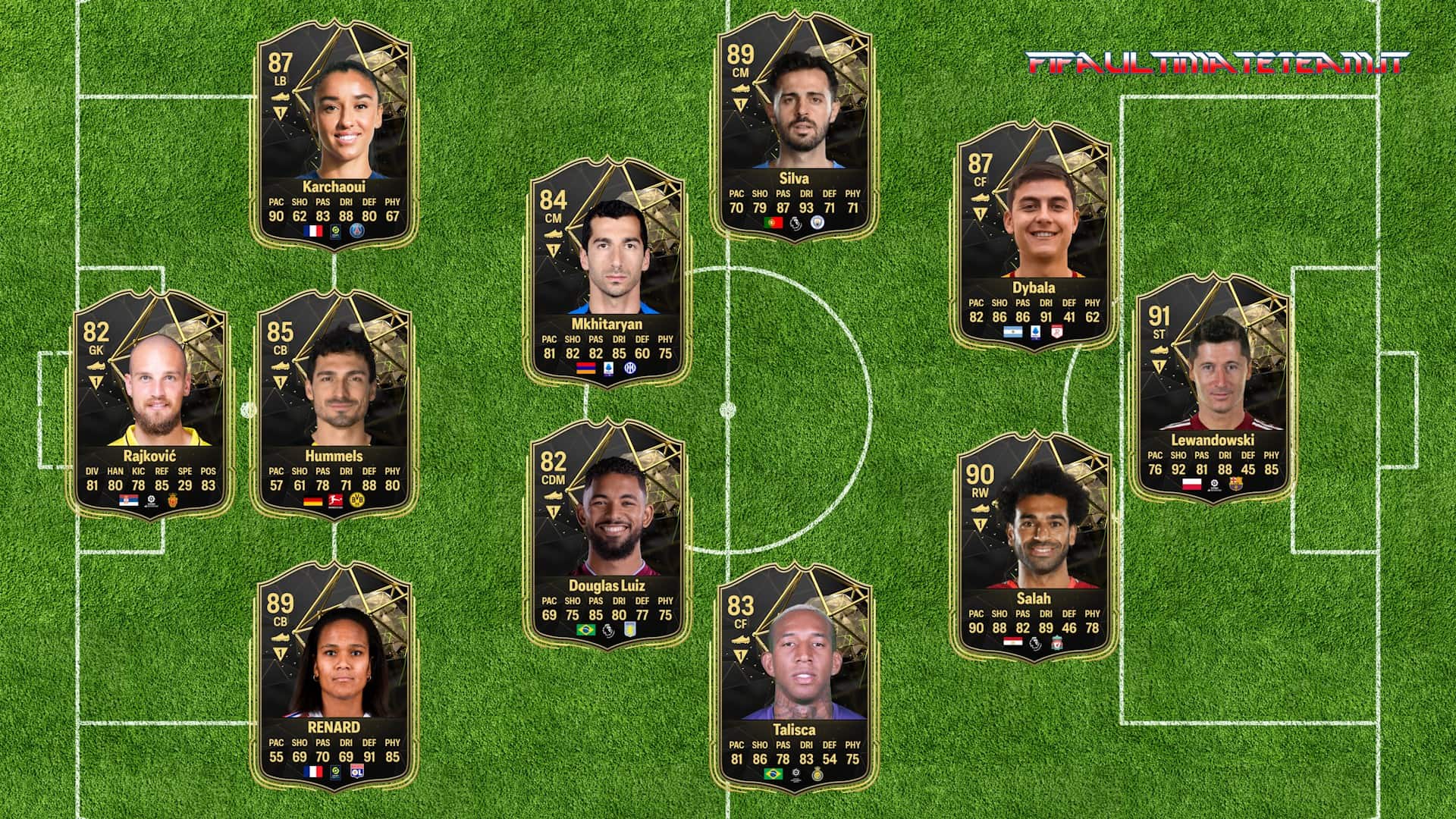Select the France flag on Karchaoui's card

[x=313, y=232]
